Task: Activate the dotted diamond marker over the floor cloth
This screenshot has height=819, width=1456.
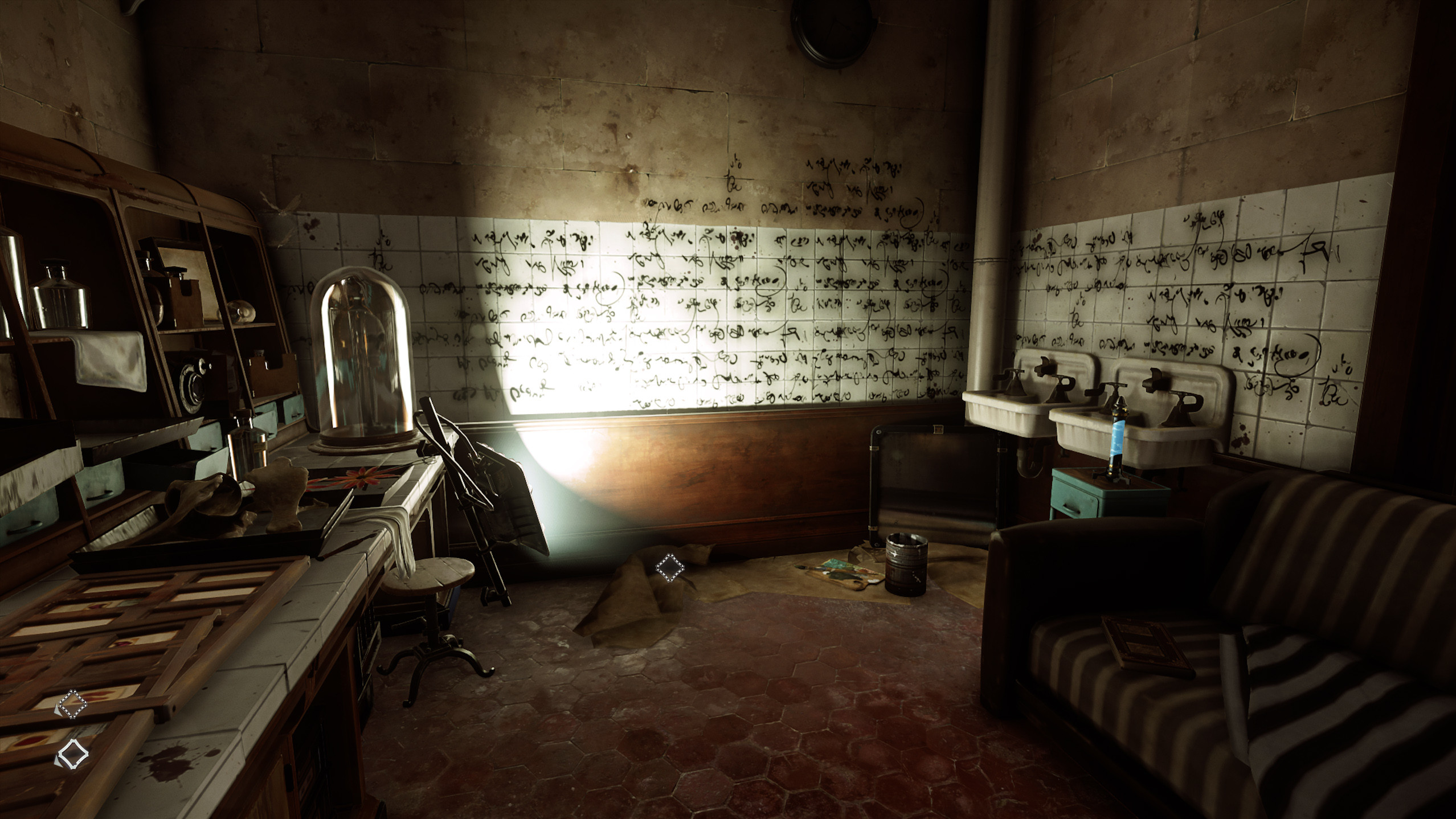Action: [x=669, y=567]
